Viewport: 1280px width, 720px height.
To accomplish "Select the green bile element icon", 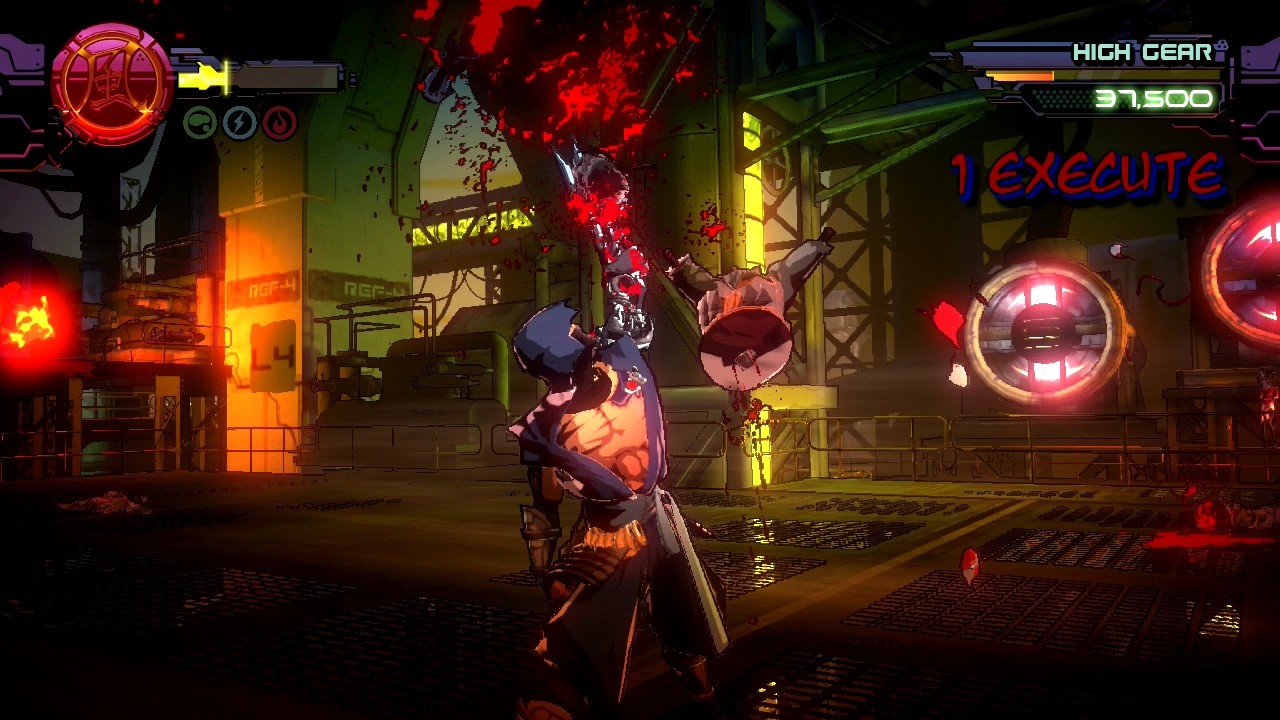I will coord(200,123).
